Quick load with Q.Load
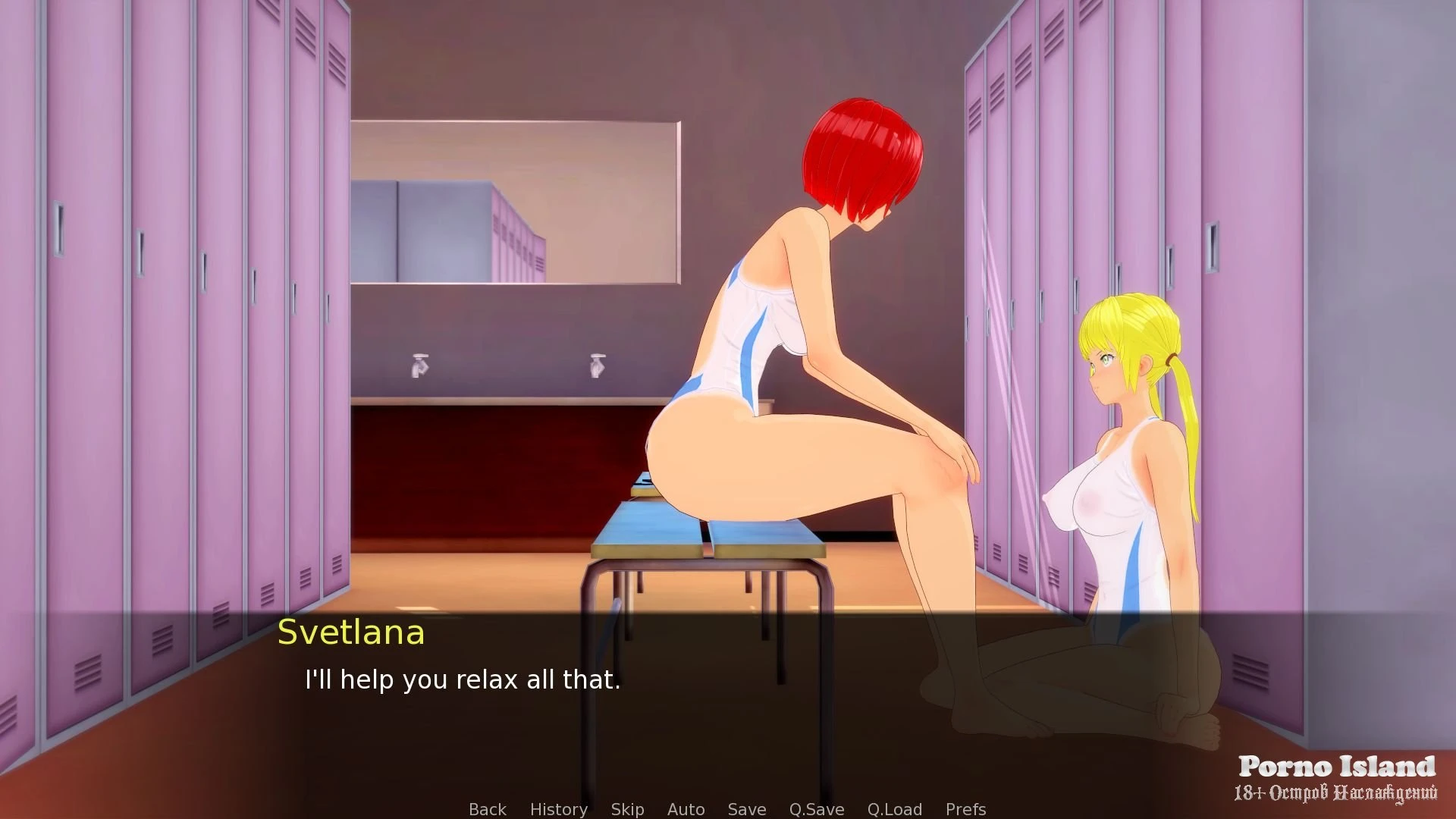 click(894, 809)
